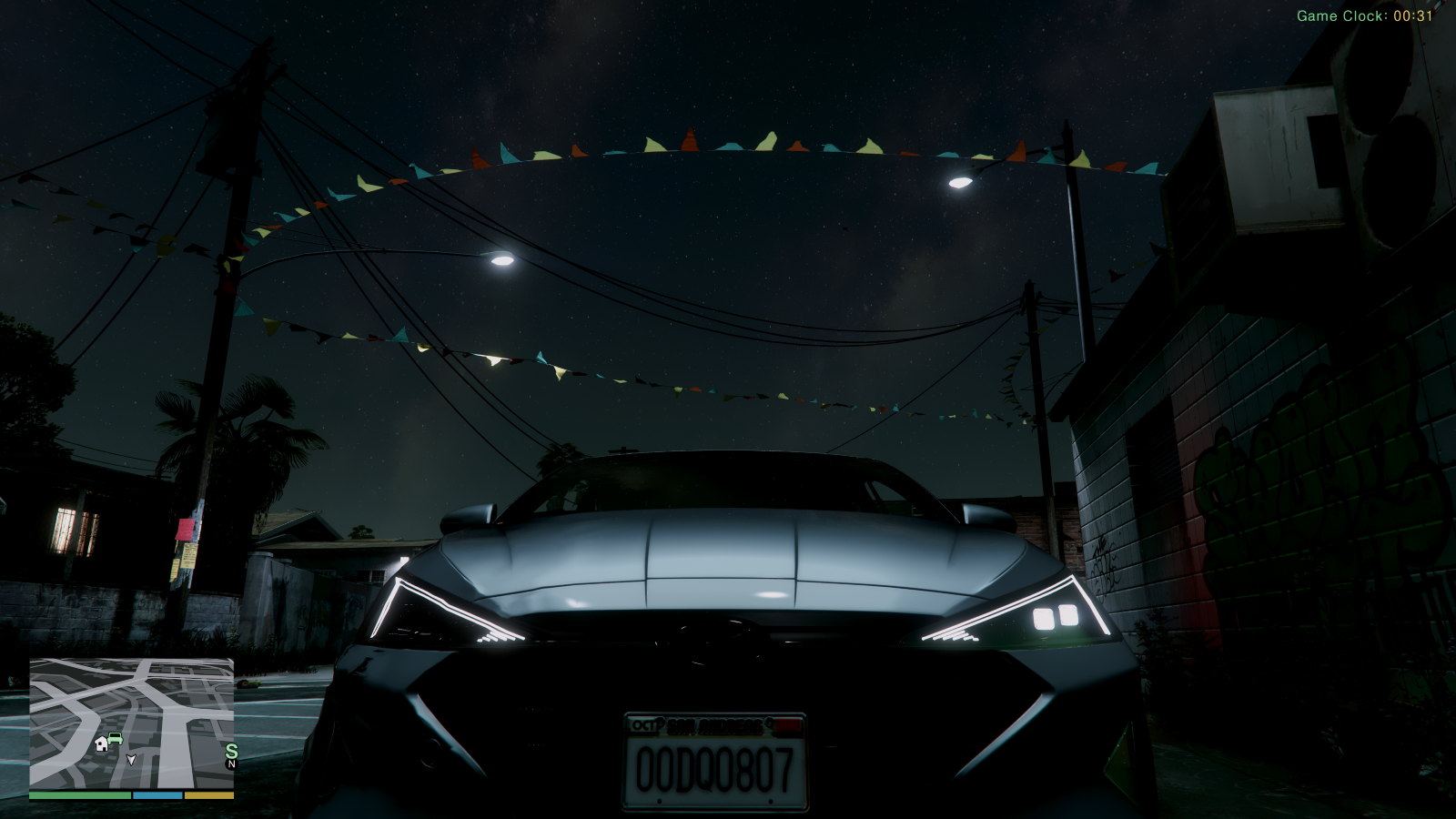Screen dimensions: 1456x819
Task: Select the white safehouse blip on the minimap
Action: click(x=101, y=743)
